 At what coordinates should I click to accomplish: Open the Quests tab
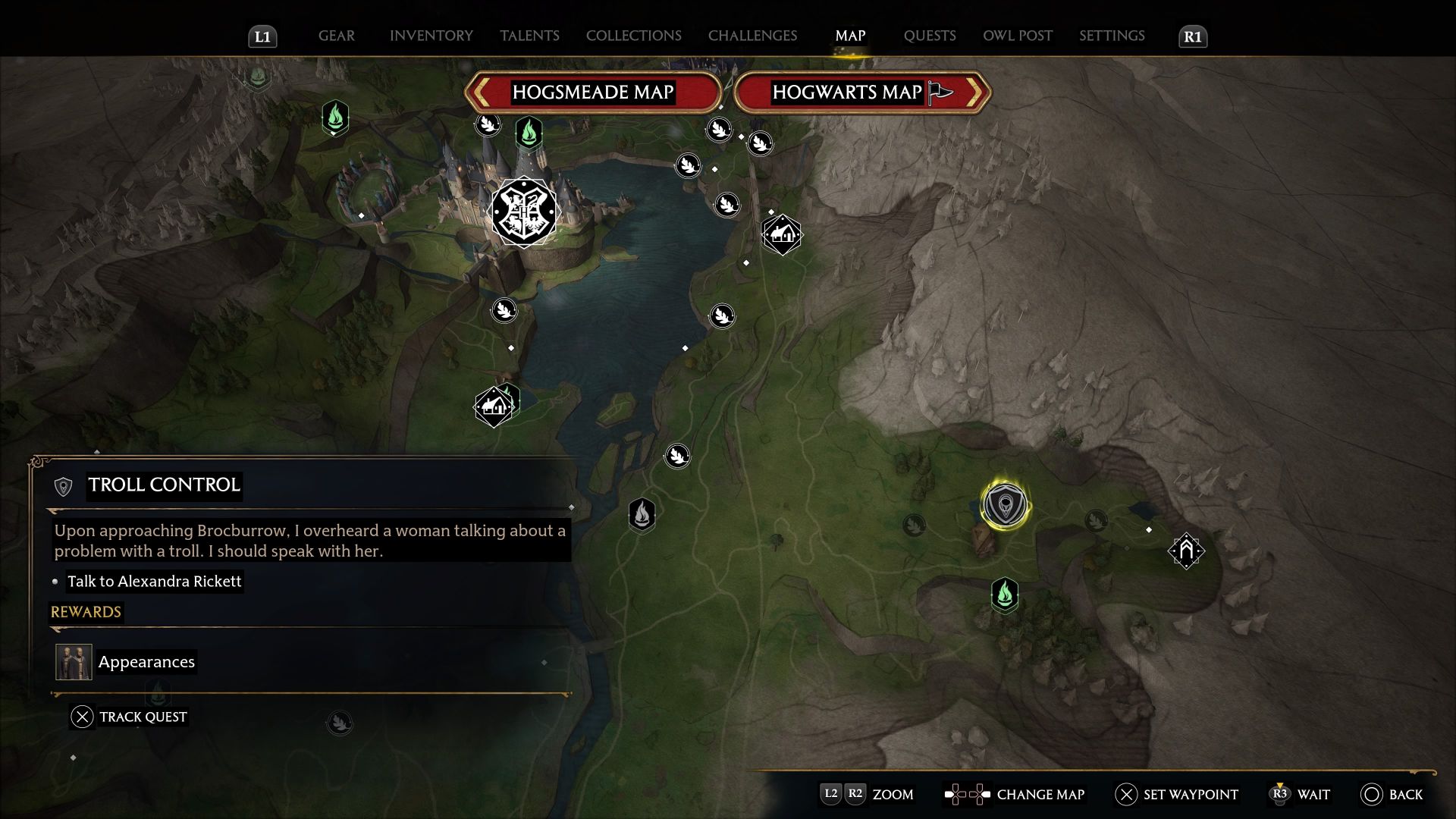[929, 36]
